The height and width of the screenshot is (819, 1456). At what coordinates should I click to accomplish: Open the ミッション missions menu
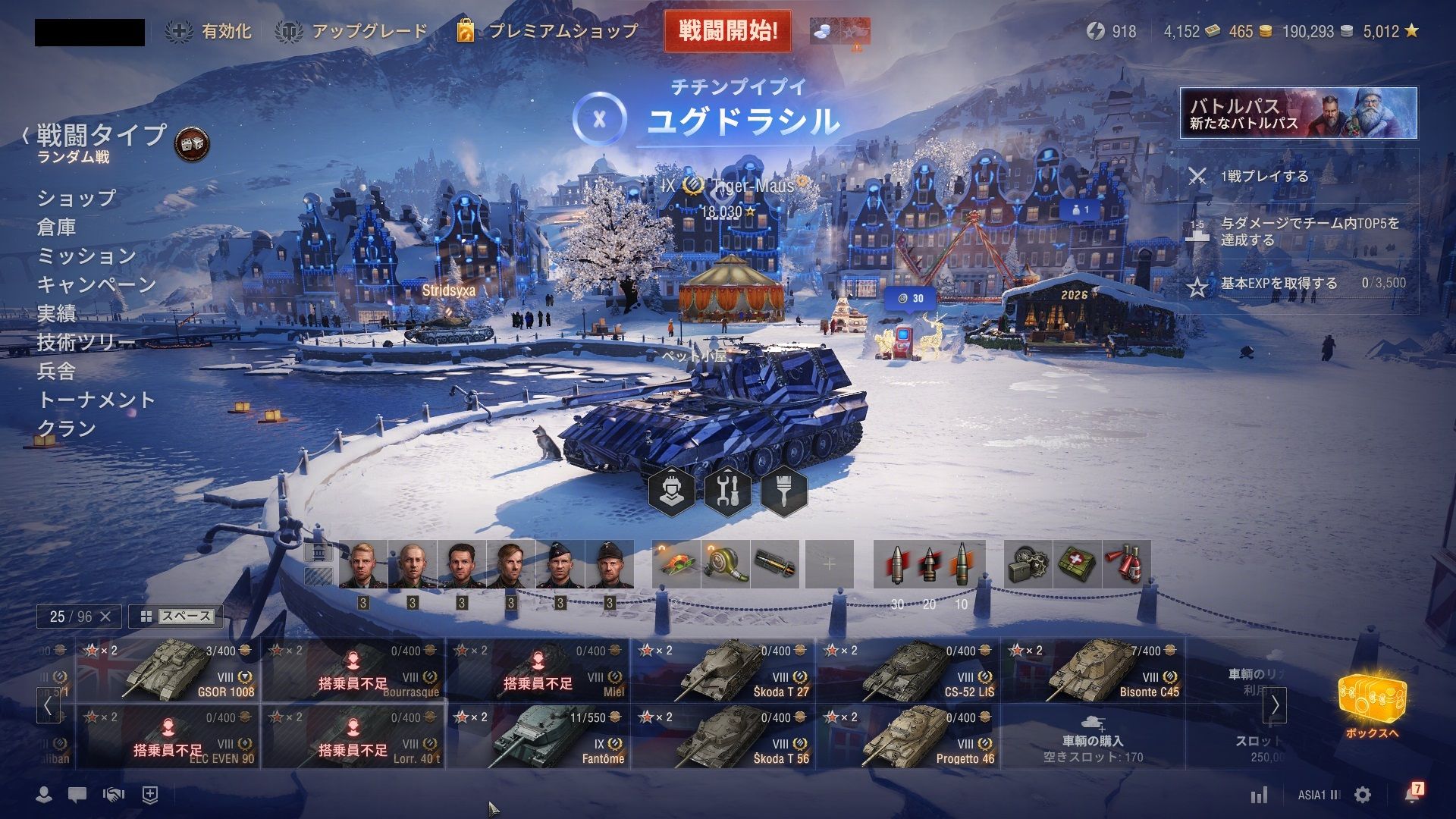[x=86, y=256]
